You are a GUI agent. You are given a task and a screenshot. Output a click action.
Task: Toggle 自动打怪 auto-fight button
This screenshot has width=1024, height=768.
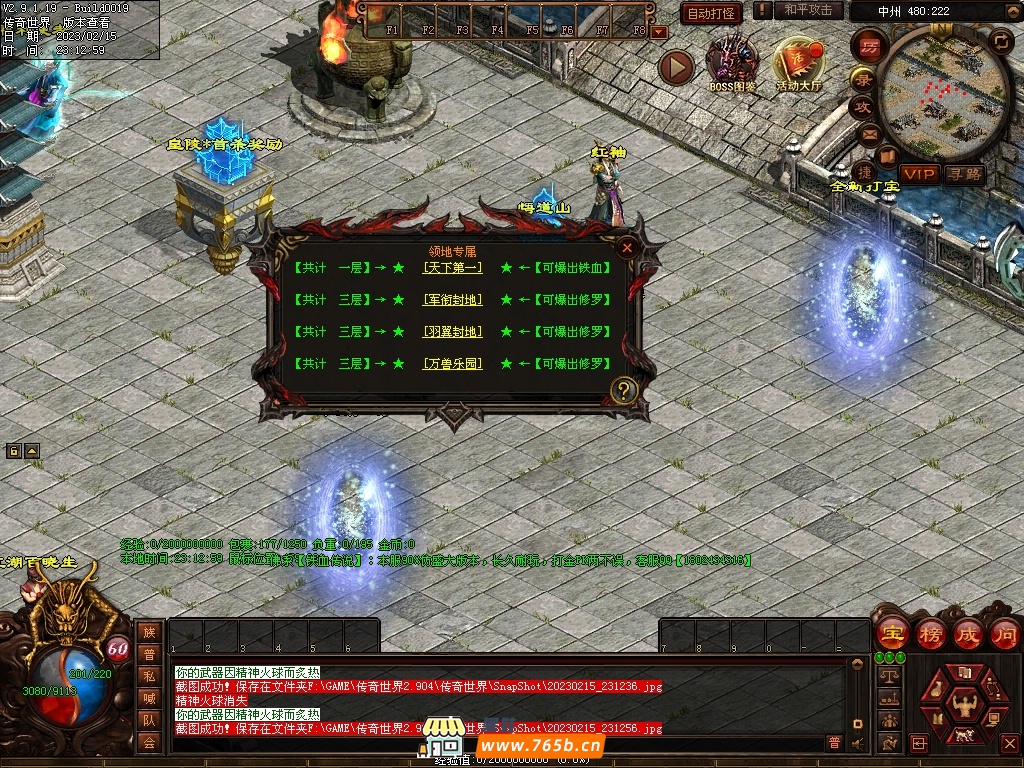pos(711,13)
